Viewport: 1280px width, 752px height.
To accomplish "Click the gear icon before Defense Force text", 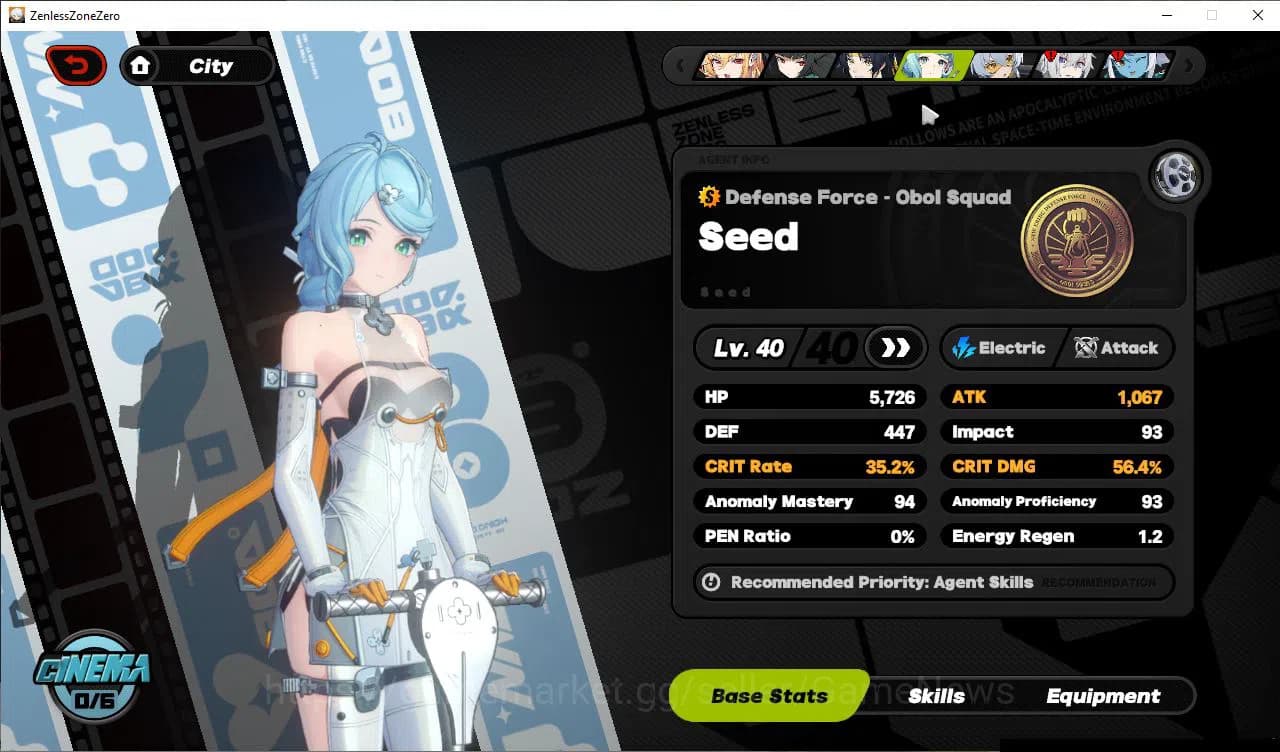I will coord(710,197).
